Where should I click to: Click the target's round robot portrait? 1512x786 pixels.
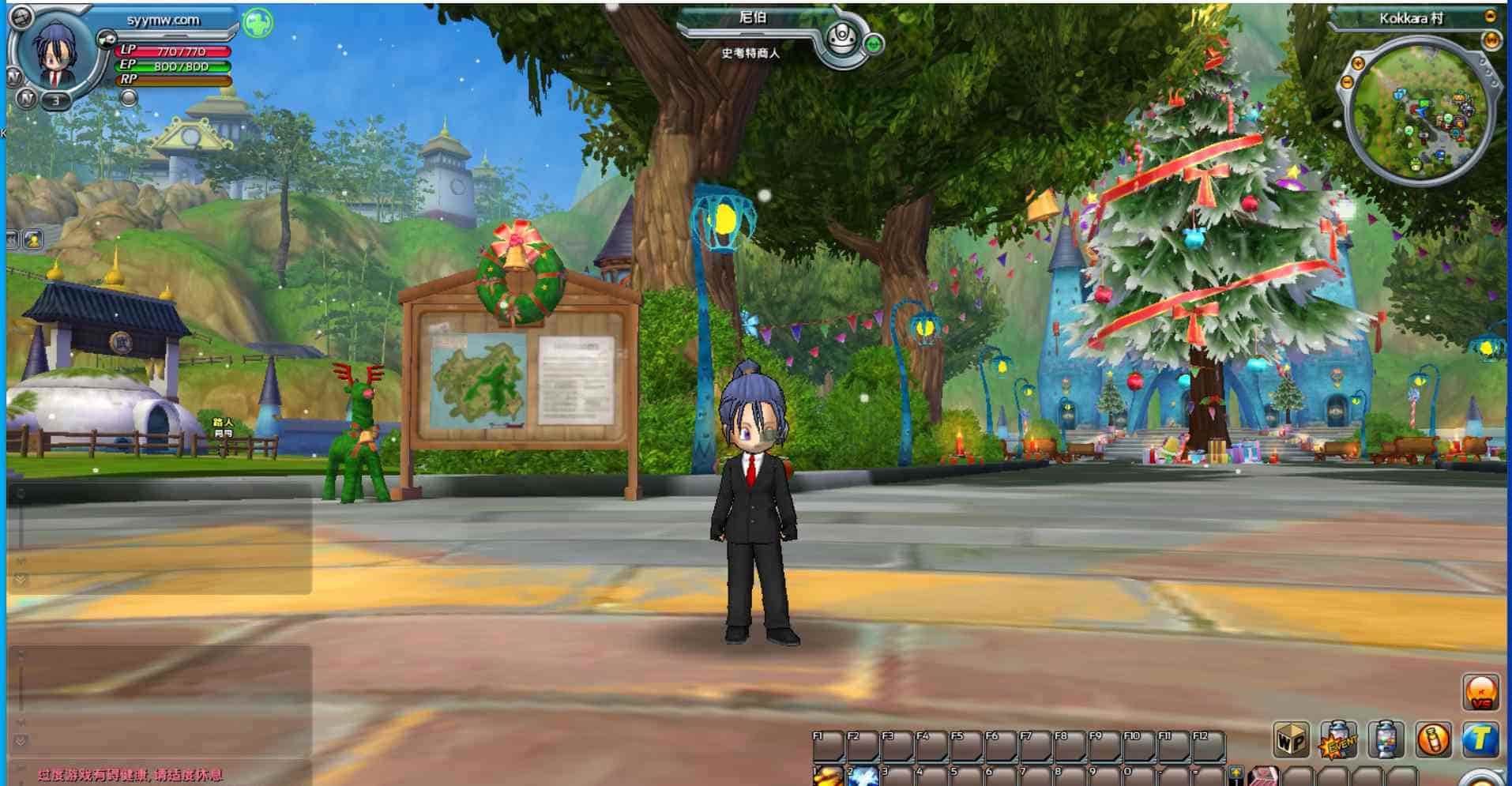point(842,37)
